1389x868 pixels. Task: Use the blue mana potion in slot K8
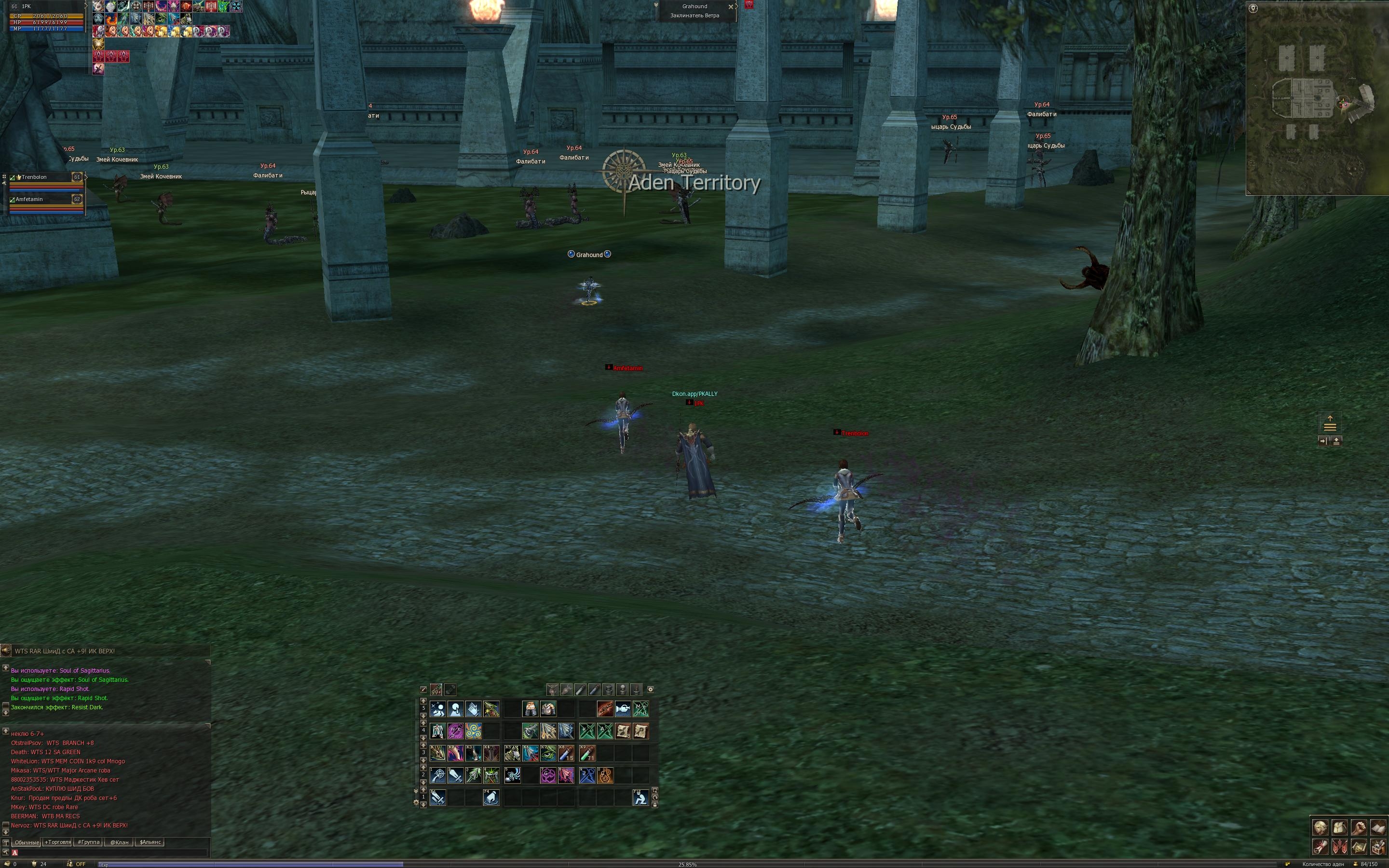pos(566,753)
